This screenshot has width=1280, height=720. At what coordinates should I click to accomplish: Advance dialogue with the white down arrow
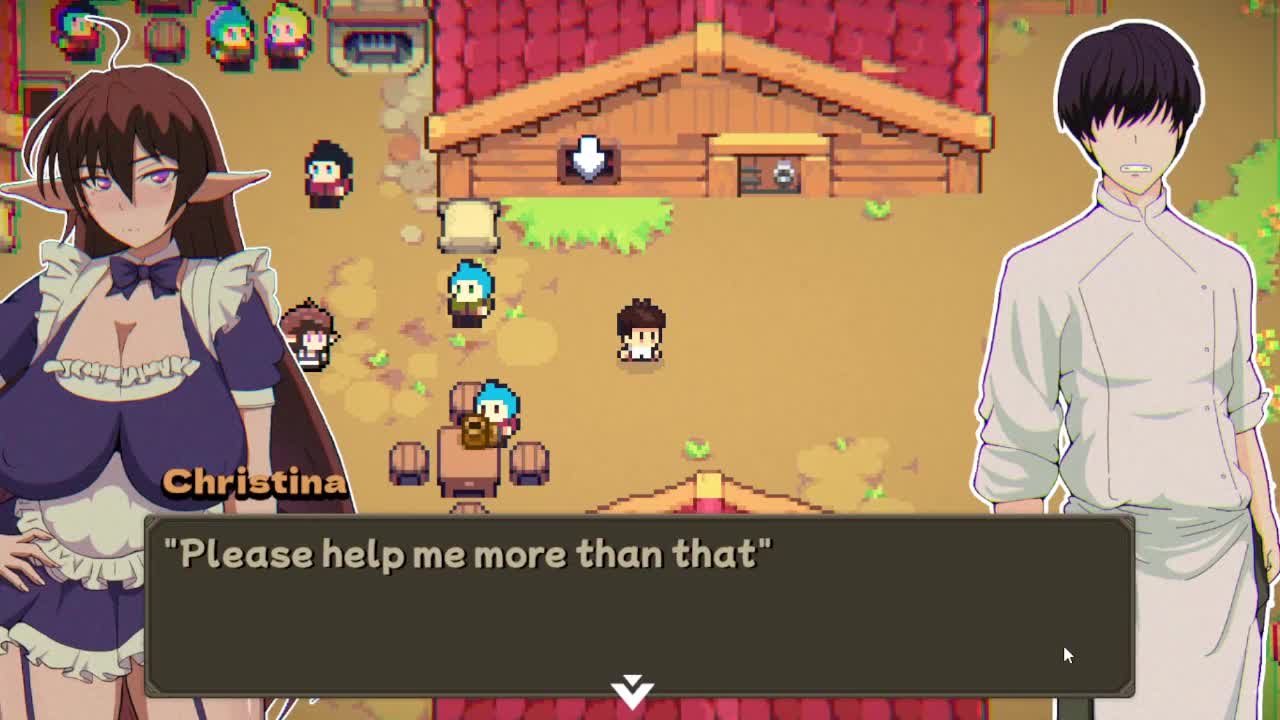pos(632,689)
